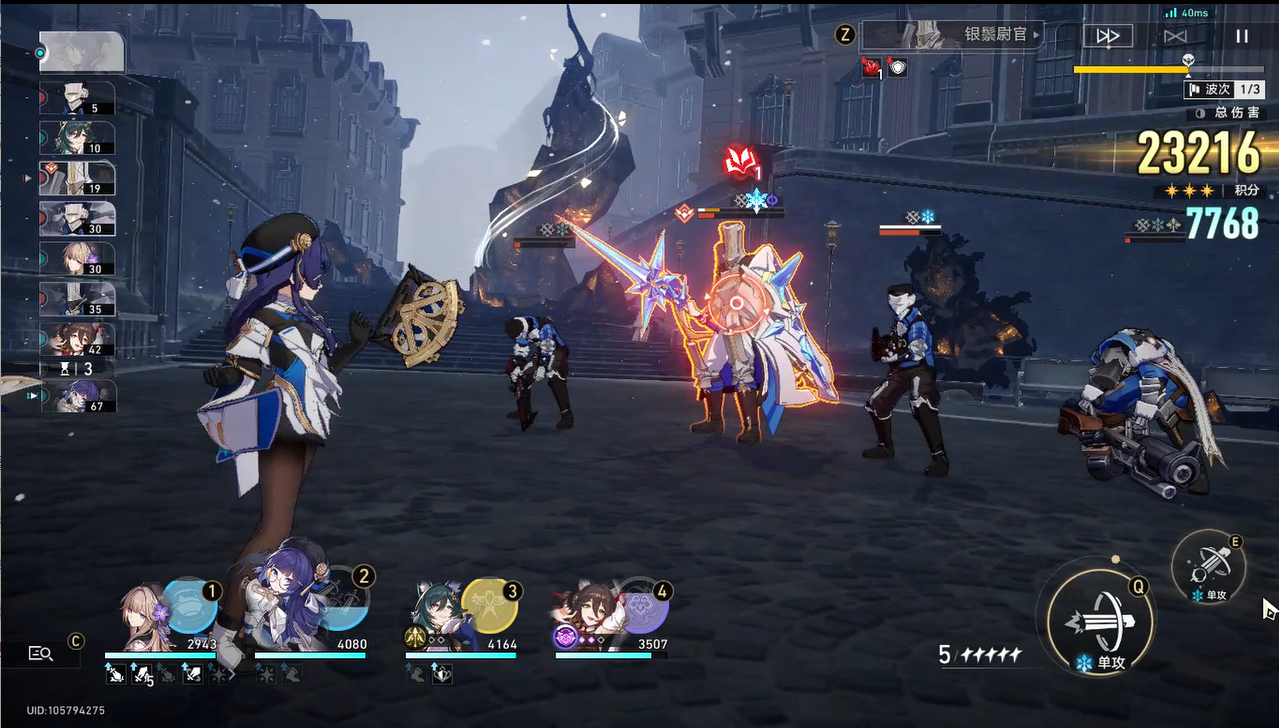Toggle the double-speed battle button

(1108, 36)
